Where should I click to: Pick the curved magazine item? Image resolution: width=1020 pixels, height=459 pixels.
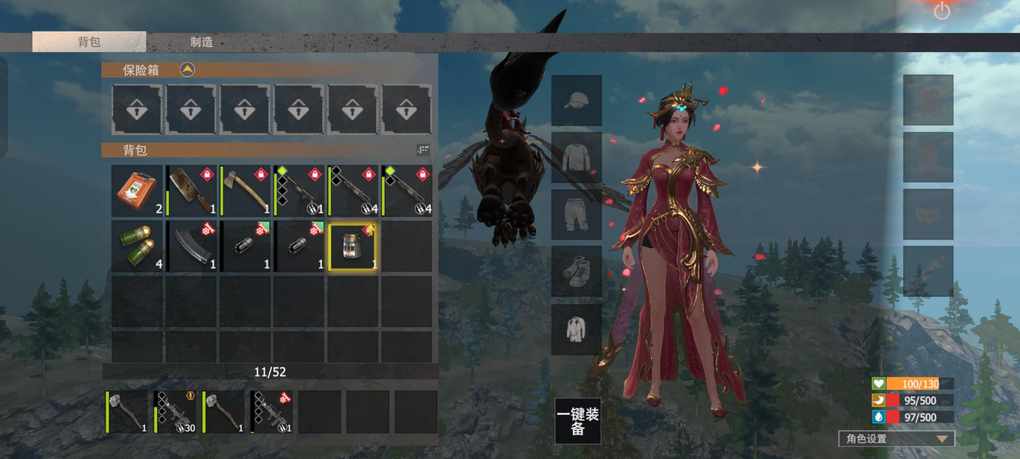click(x=191, y=246)
